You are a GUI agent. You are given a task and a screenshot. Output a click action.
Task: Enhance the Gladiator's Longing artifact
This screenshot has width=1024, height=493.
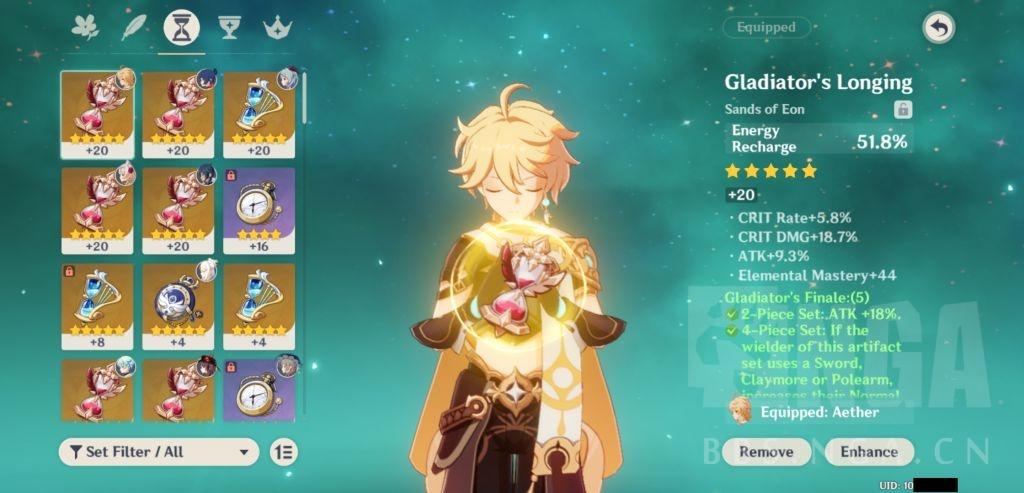tap(868, 451)
